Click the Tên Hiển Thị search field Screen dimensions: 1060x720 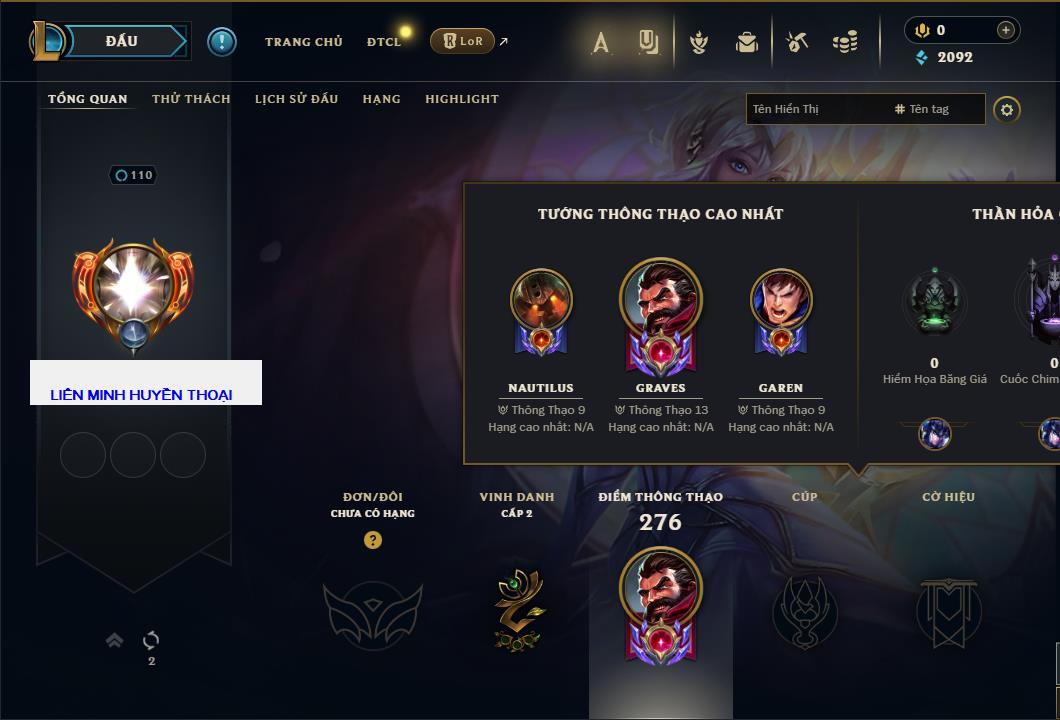point(815,109)
